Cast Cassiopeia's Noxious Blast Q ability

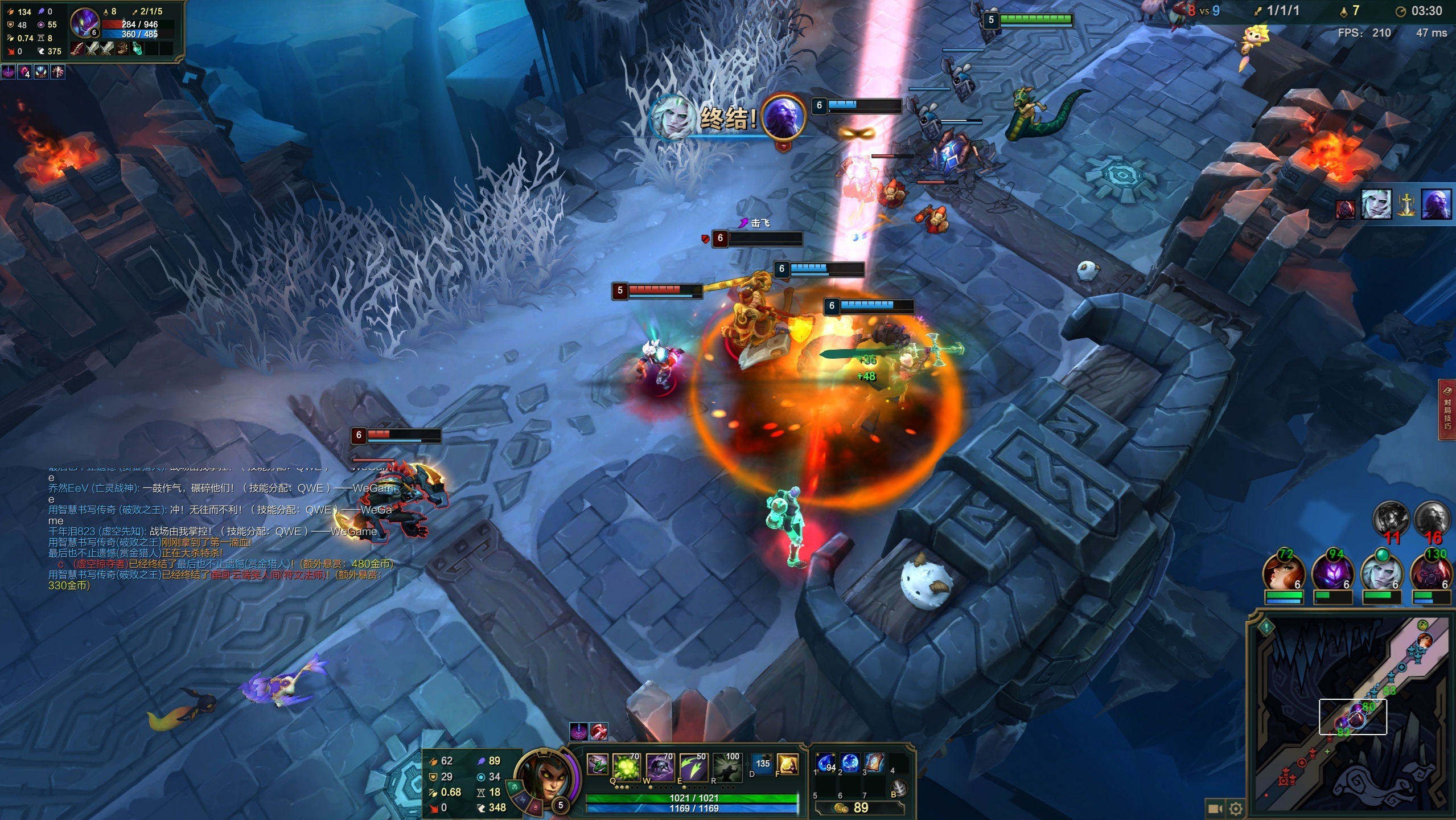coord(626,766)
